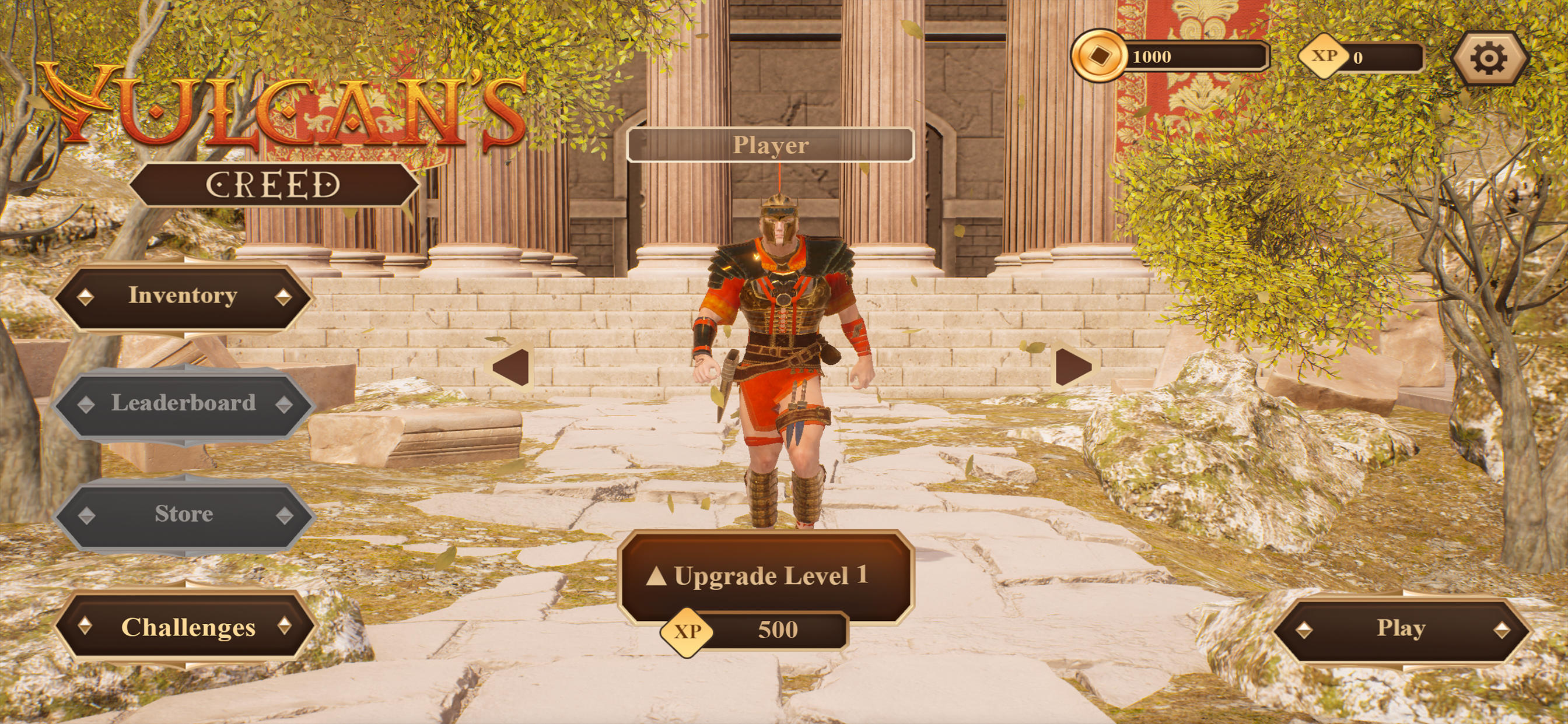Image resolution: width=1568 pixels, height=724 pixels.
Task: Click the greyed-out Leaderboard entry
Action: pos(184,403)
